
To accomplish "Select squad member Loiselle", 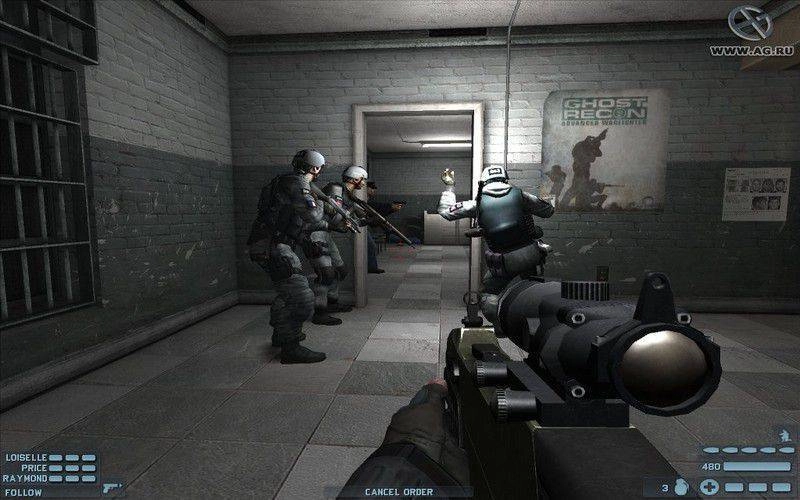I will (x=26, y=457).
